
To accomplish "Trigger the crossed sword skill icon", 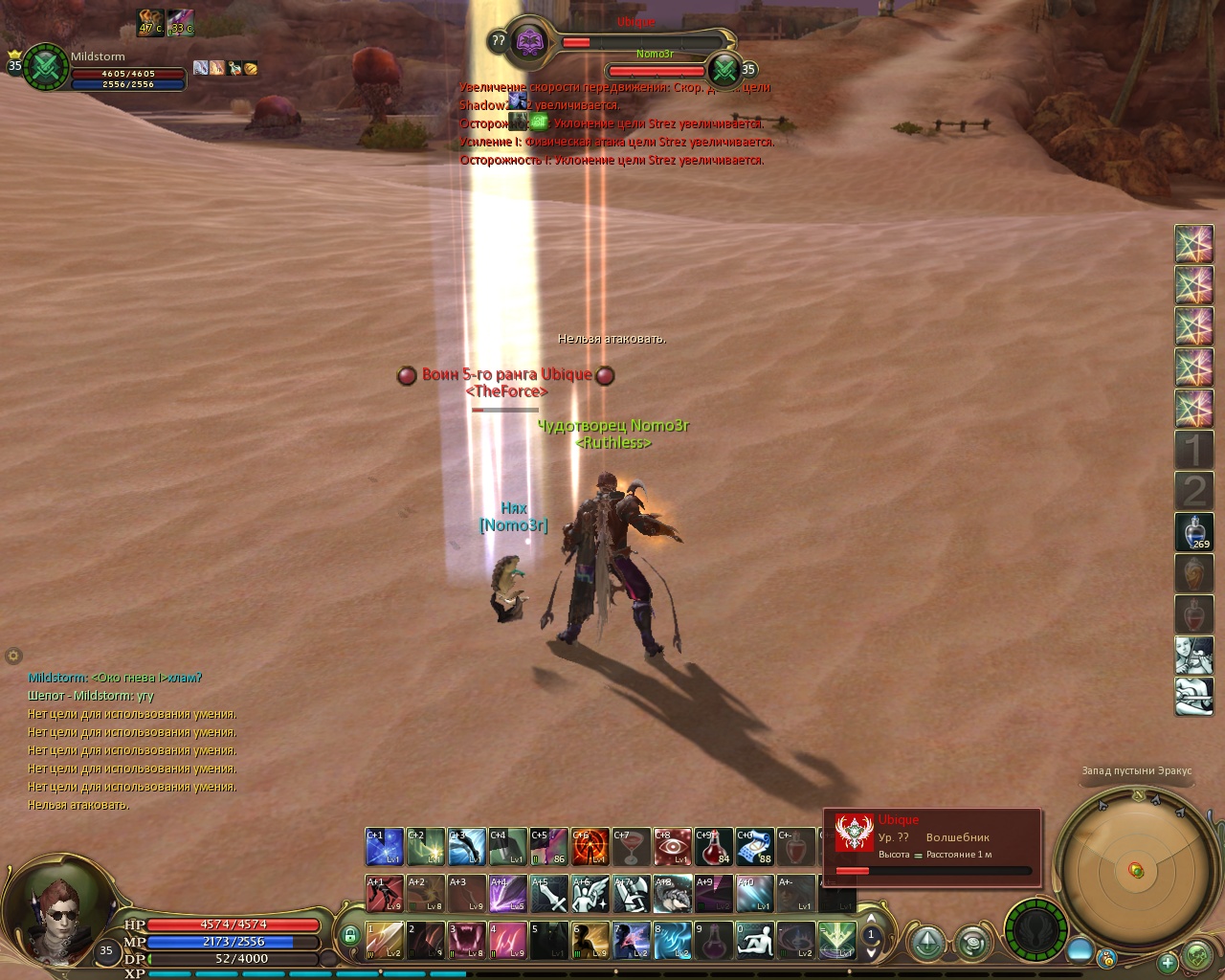I will point(549,894).
